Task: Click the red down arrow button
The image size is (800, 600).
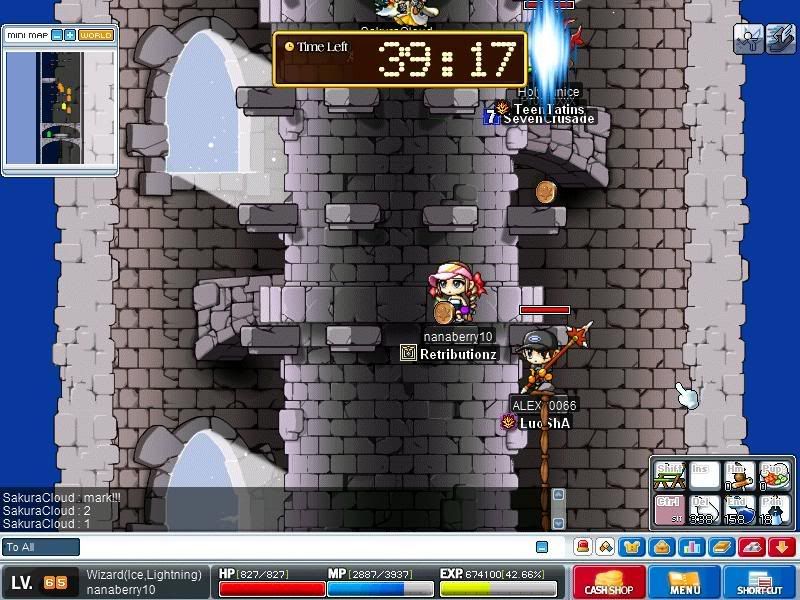Action: (x=782, y=547)
